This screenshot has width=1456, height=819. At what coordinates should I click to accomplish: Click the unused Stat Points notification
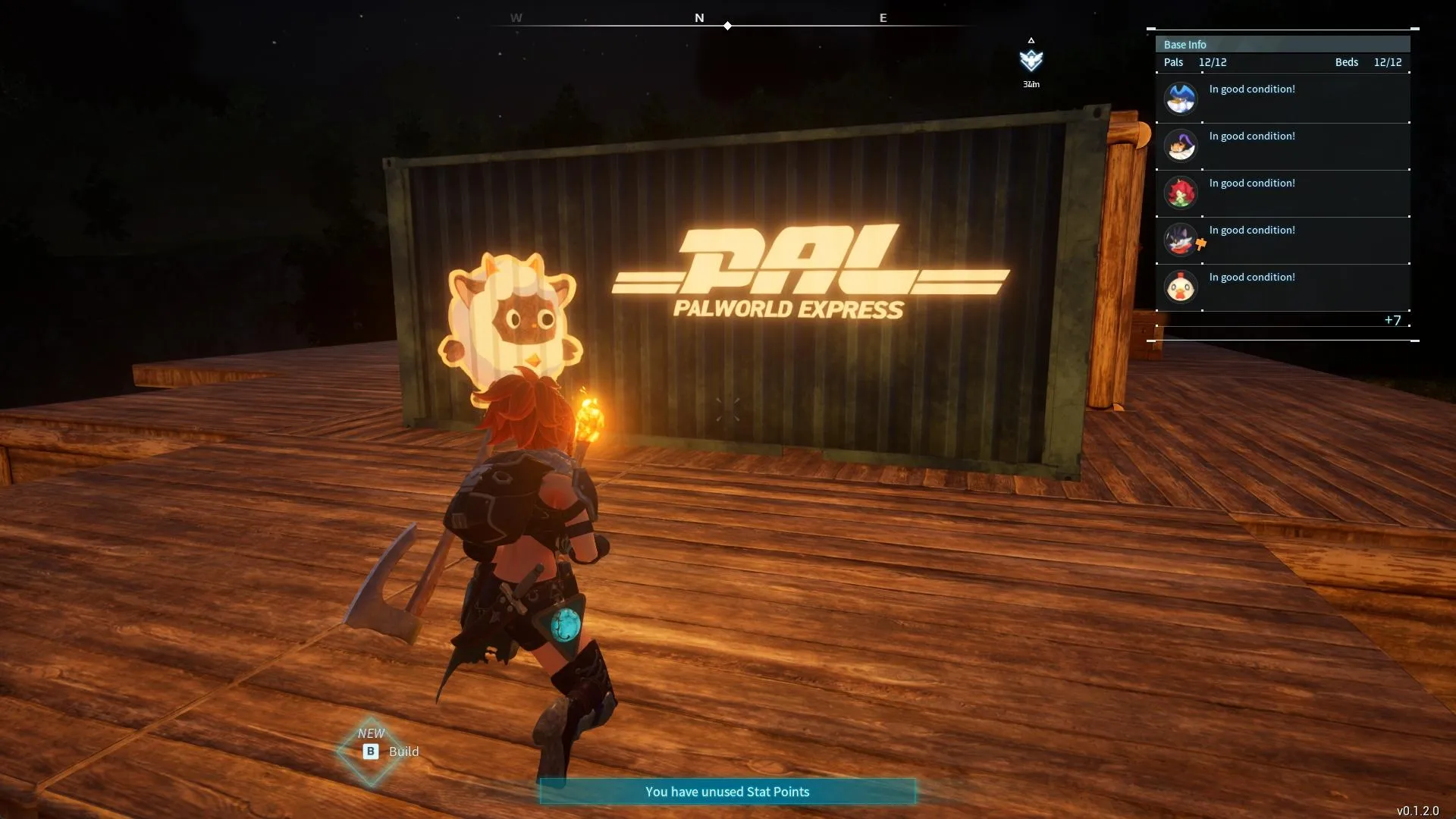point(727,792)
